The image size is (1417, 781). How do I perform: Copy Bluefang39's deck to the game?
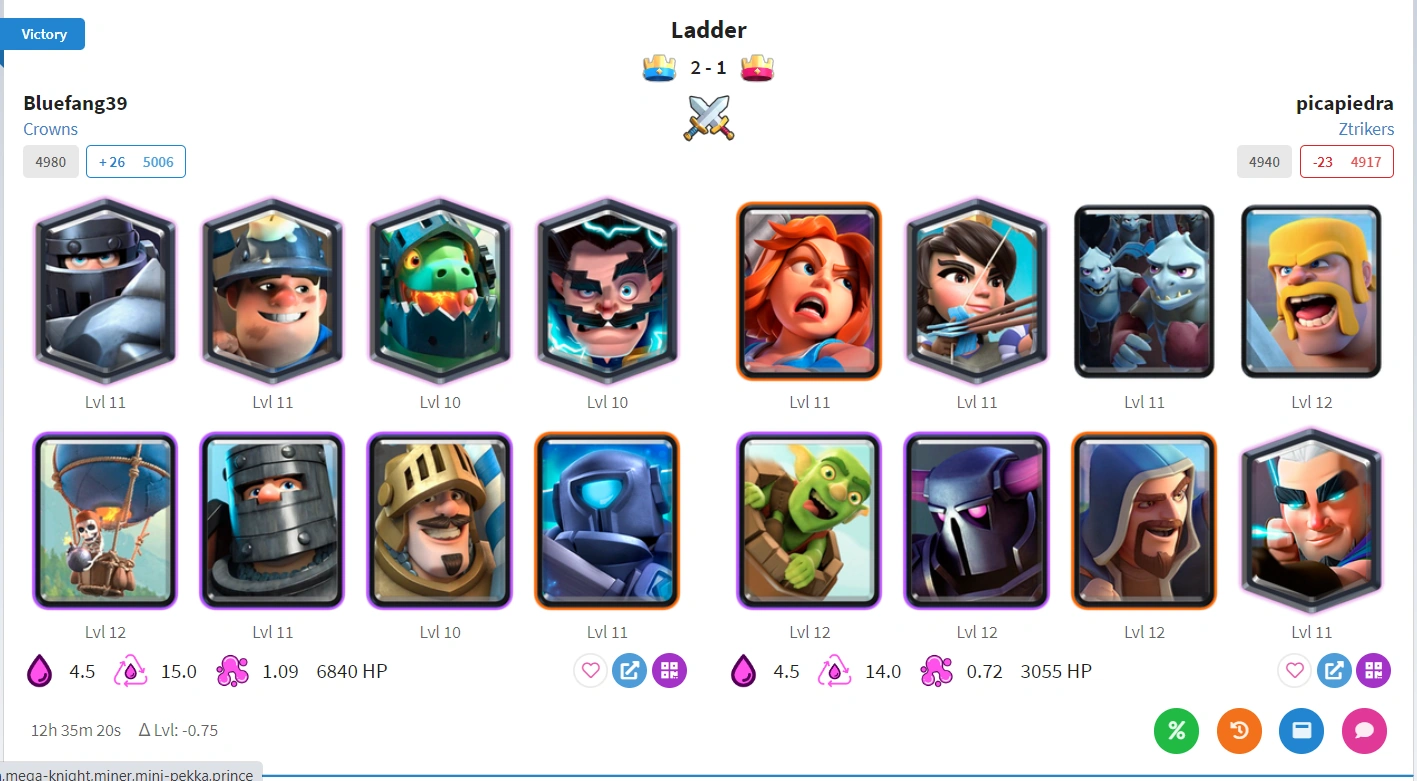629,670
